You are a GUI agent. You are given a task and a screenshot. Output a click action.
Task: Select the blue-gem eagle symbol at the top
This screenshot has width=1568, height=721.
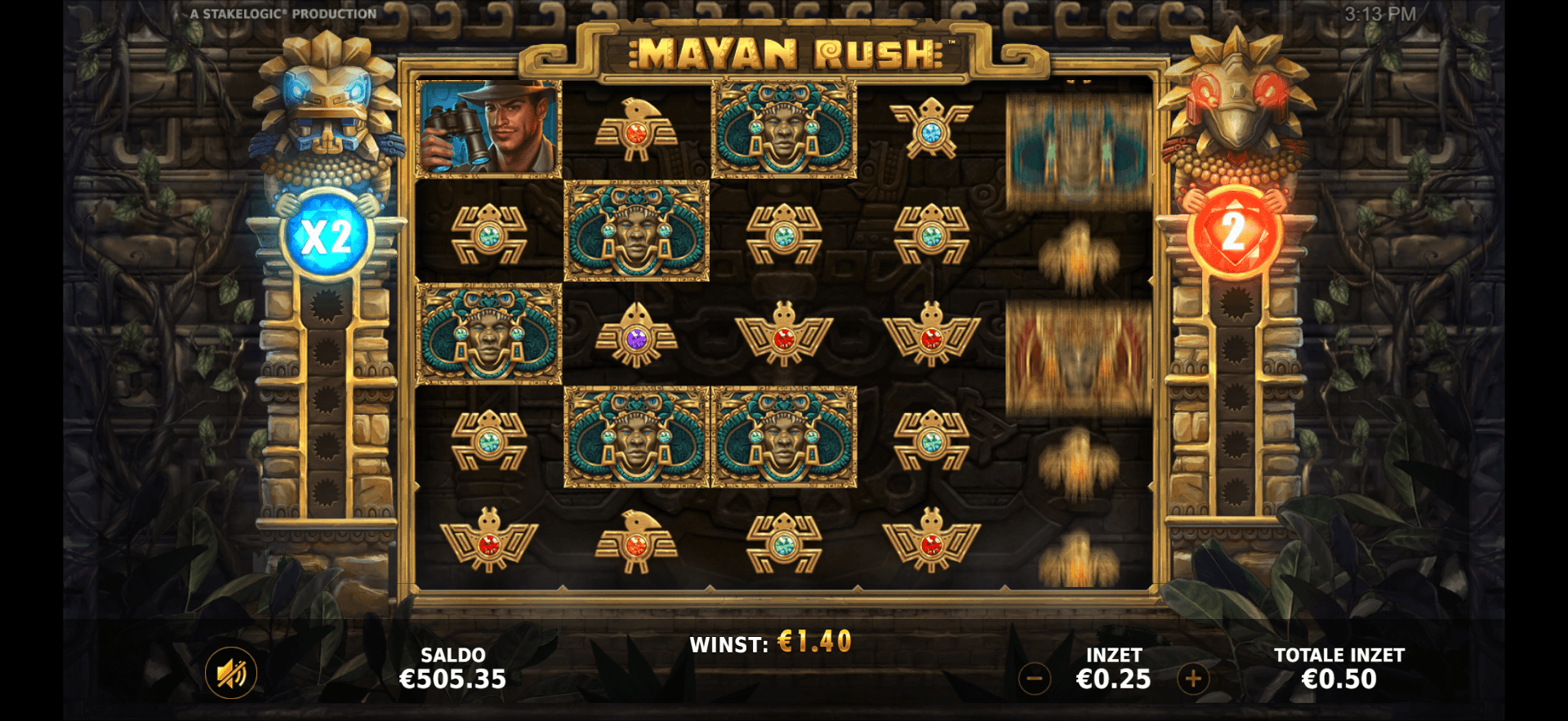pos(933,127)
